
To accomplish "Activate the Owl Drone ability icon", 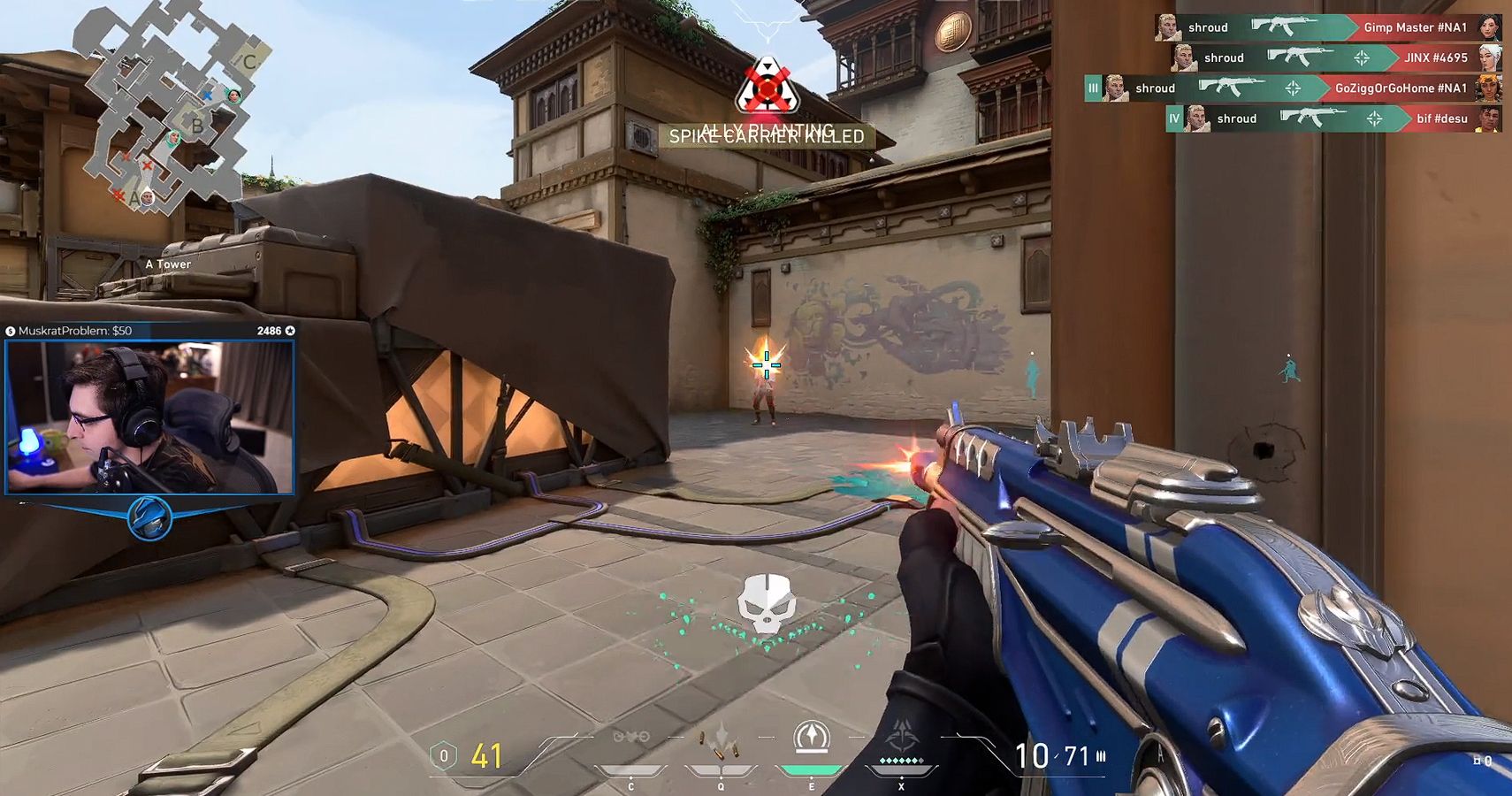I will pyautogui.click(x=630, y=739).
